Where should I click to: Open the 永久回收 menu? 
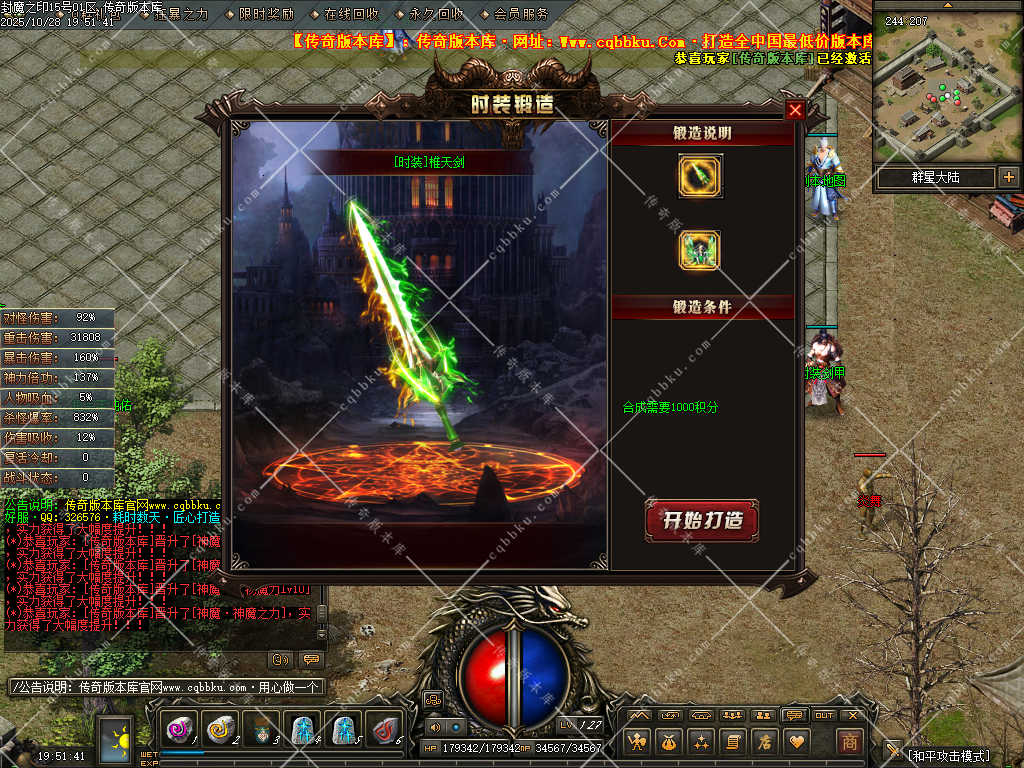(436, 14)
